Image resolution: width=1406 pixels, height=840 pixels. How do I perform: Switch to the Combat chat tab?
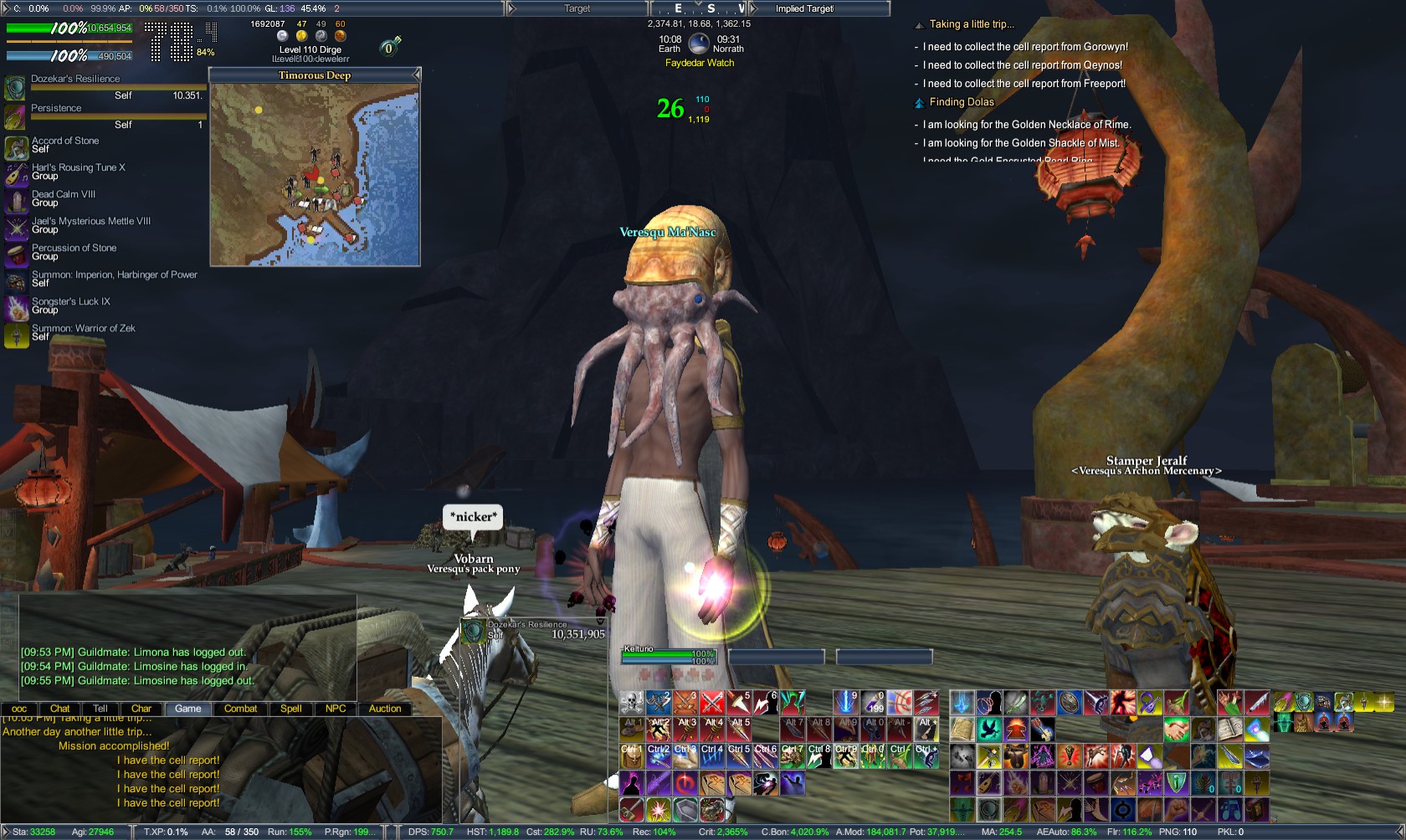point(240,709)
